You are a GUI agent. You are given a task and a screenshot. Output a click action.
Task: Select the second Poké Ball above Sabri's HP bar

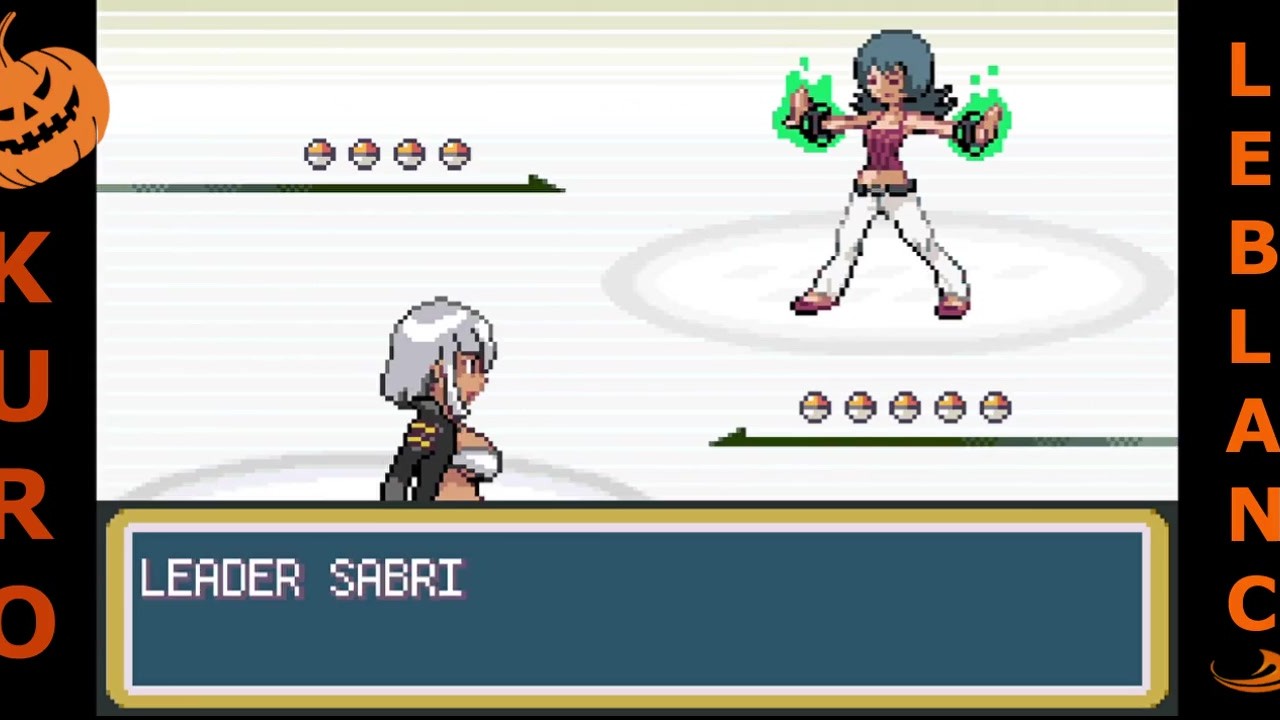point(364,152)
